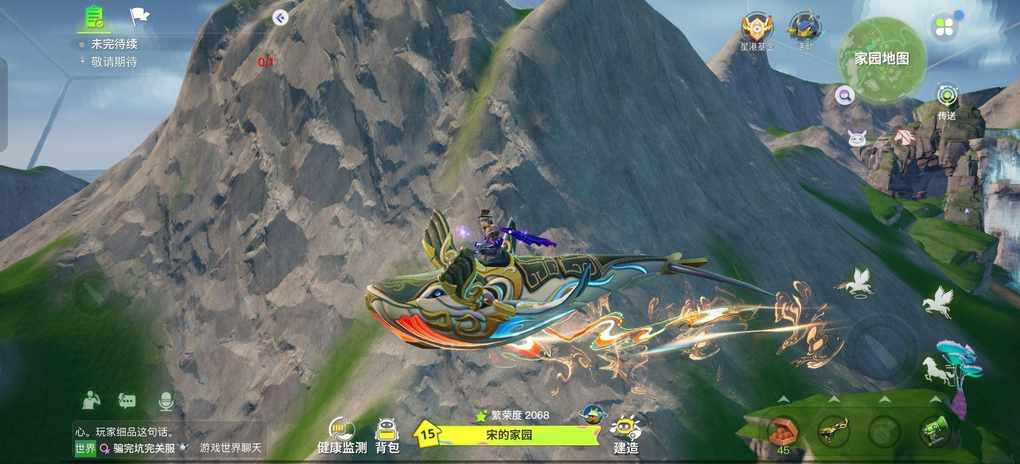The width and height of the screenshot is (1020, 464).
Task: Open the 家园地图 minimap
Action: coord(880,57)
